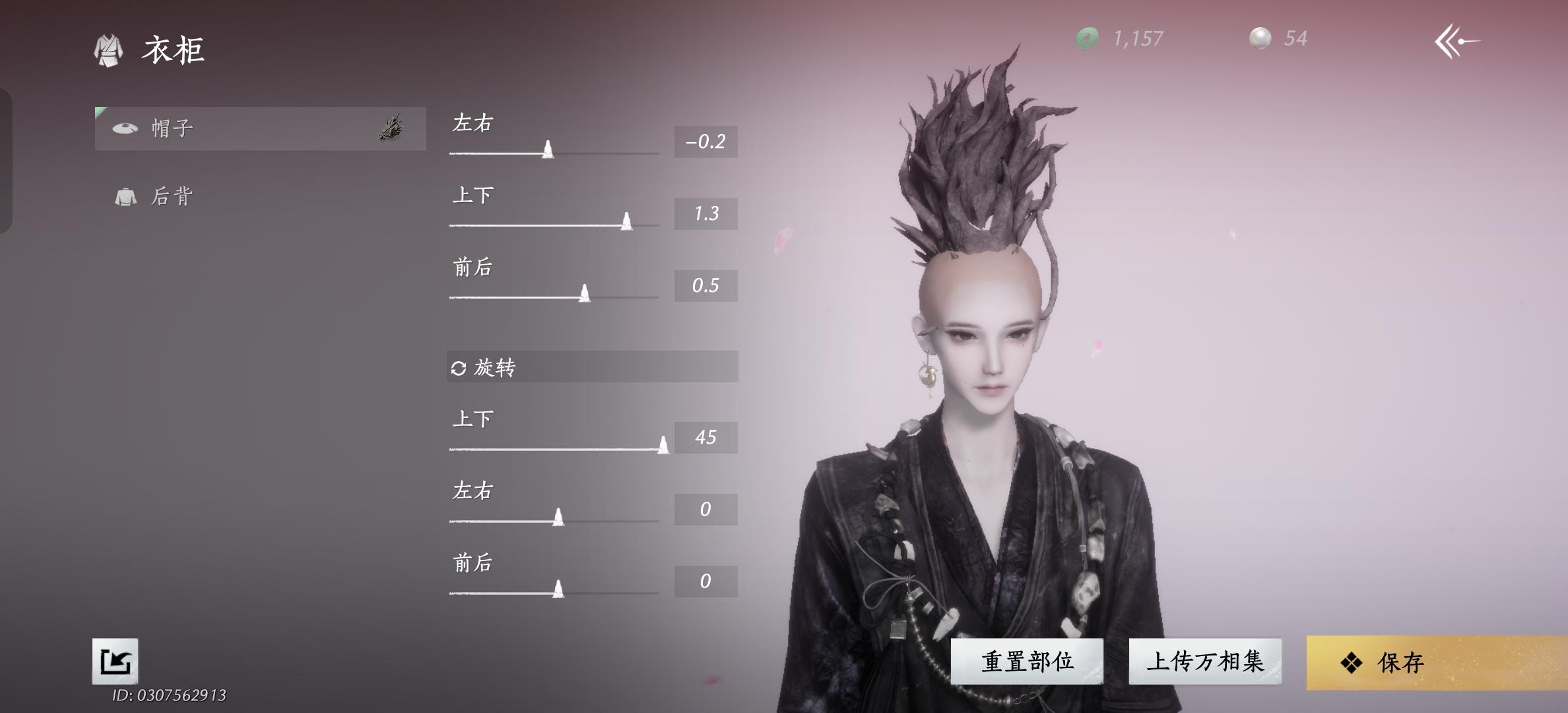Click the garment icon beside 后背

[124, 195]
